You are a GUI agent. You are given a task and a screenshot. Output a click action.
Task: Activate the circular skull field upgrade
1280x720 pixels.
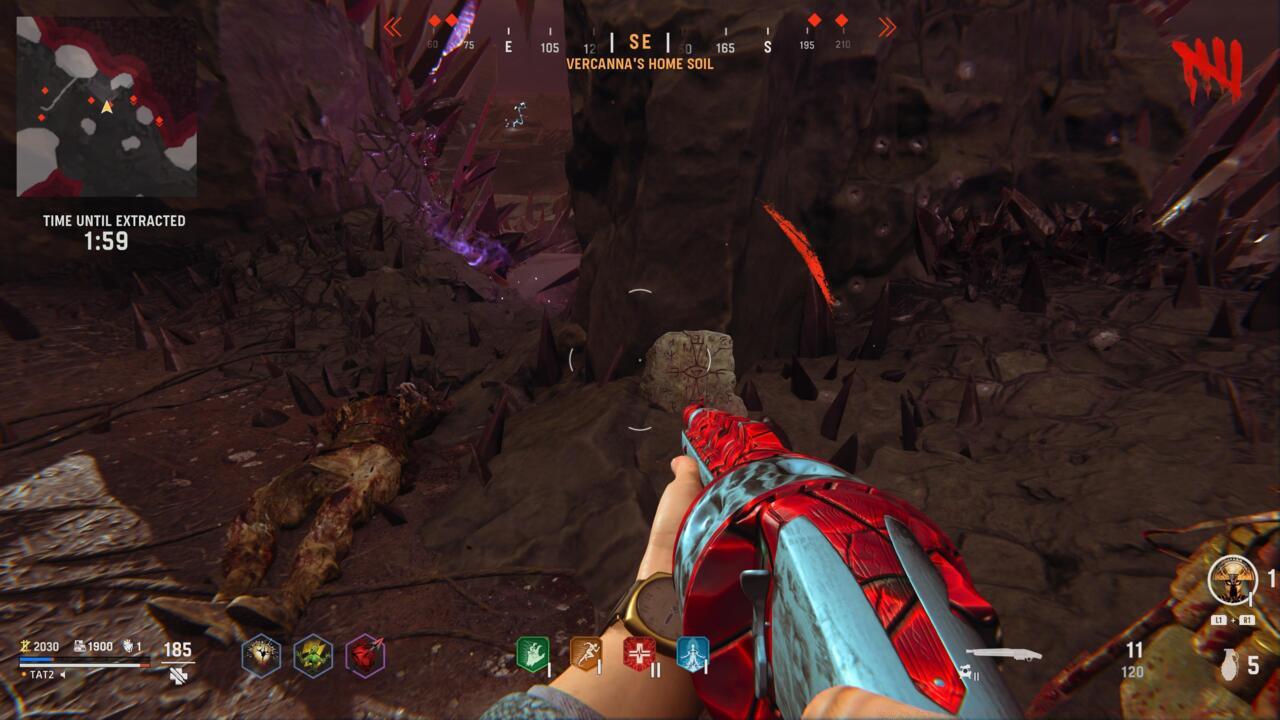point(1231,581)
